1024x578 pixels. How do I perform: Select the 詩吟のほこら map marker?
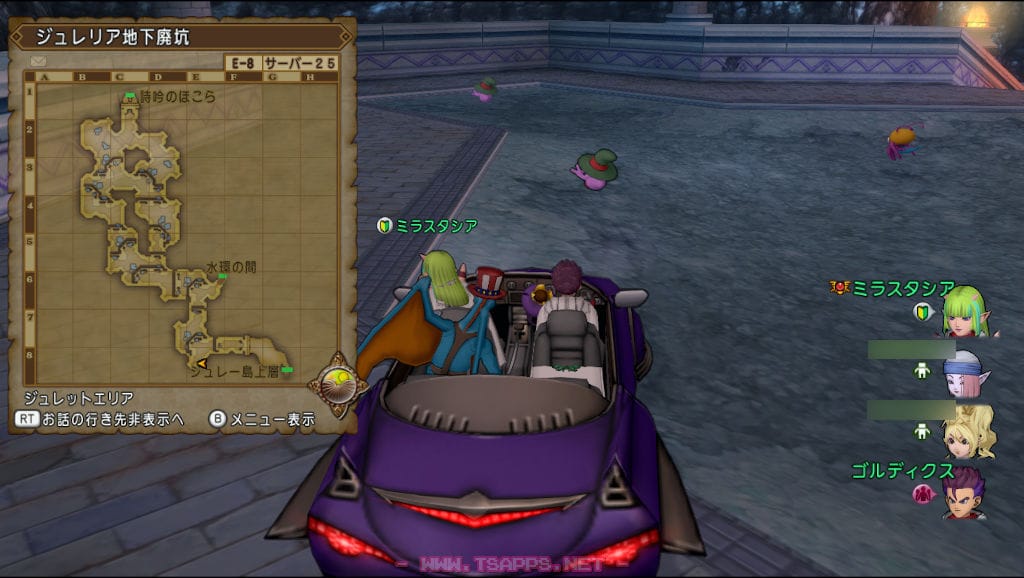129,97
